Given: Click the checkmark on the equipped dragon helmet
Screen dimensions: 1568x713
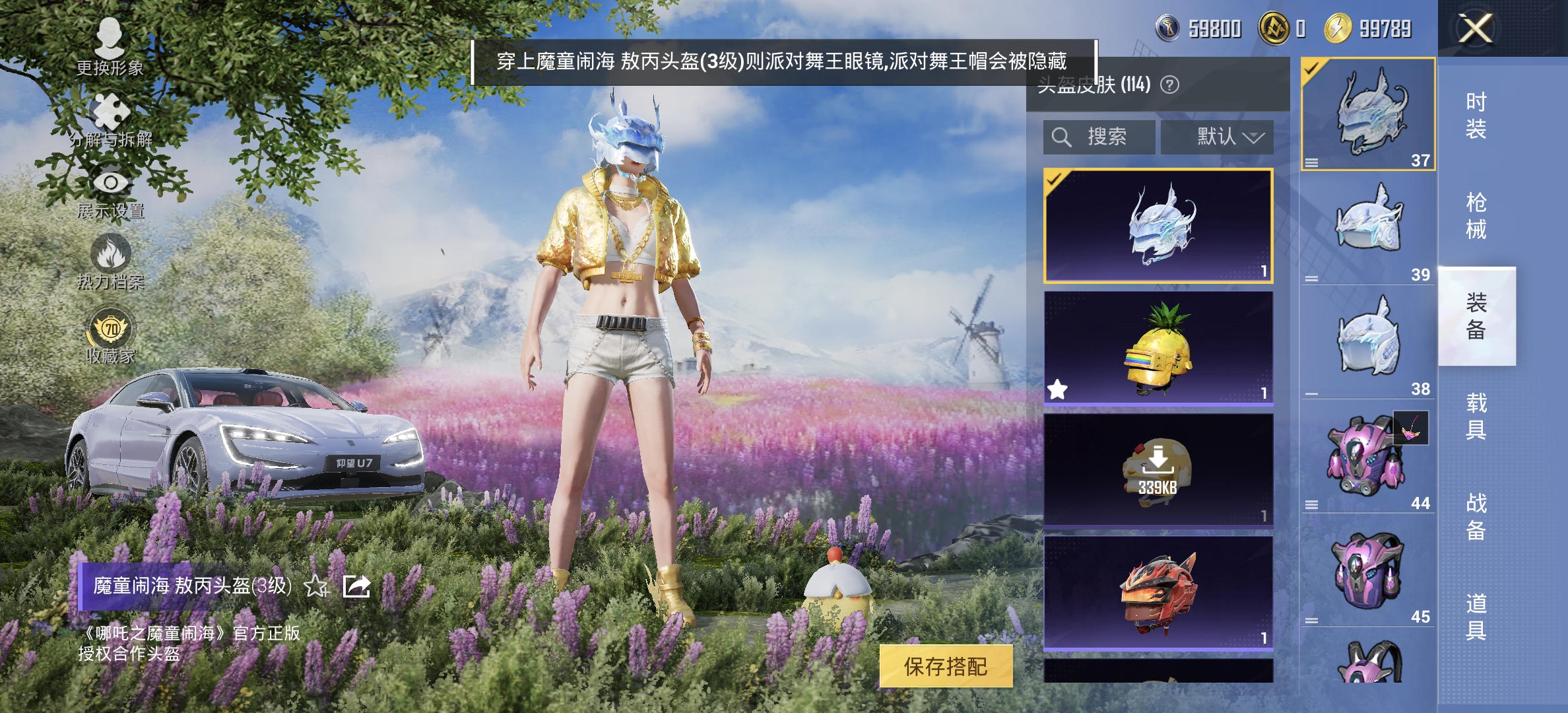Looking at the screenshot, I should (1054, 178).
